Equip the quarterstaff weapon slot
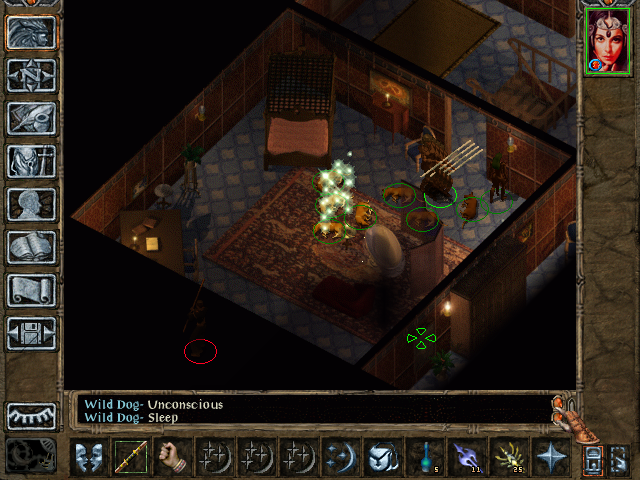 131,457
